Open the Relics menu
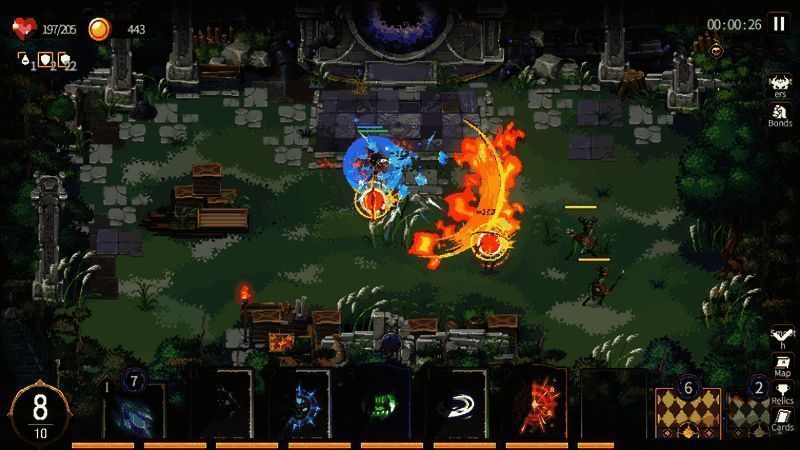The image size is (800, 450). [782, 393]
